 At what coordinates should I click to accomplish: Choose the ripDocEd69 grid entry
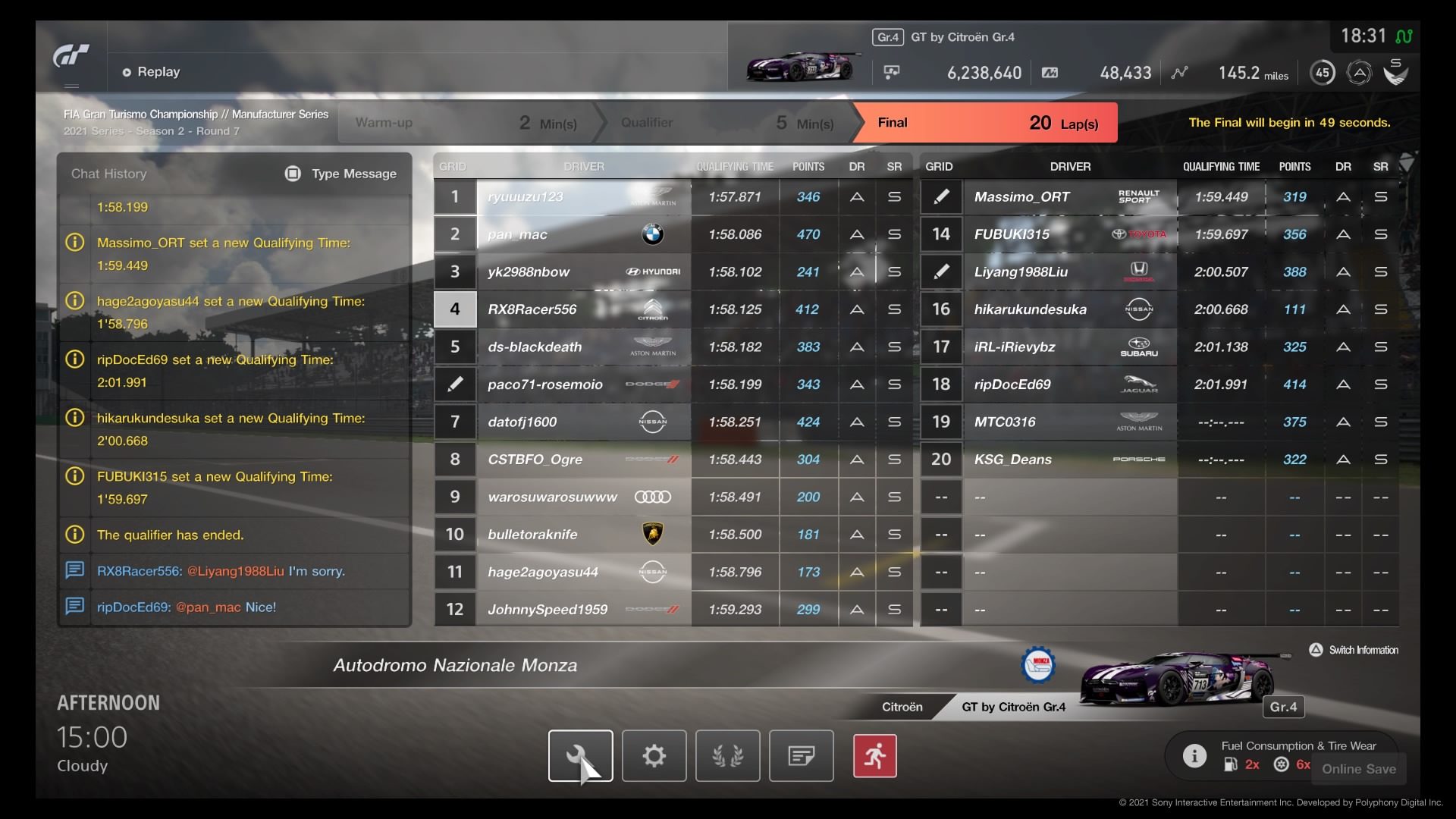(x=1069, y=384)
